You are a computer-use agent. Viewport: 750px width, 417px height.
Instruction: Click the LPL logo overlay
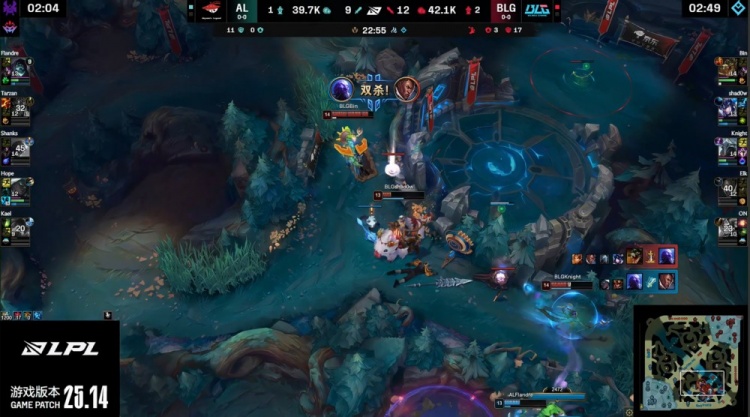click(59, 349)
